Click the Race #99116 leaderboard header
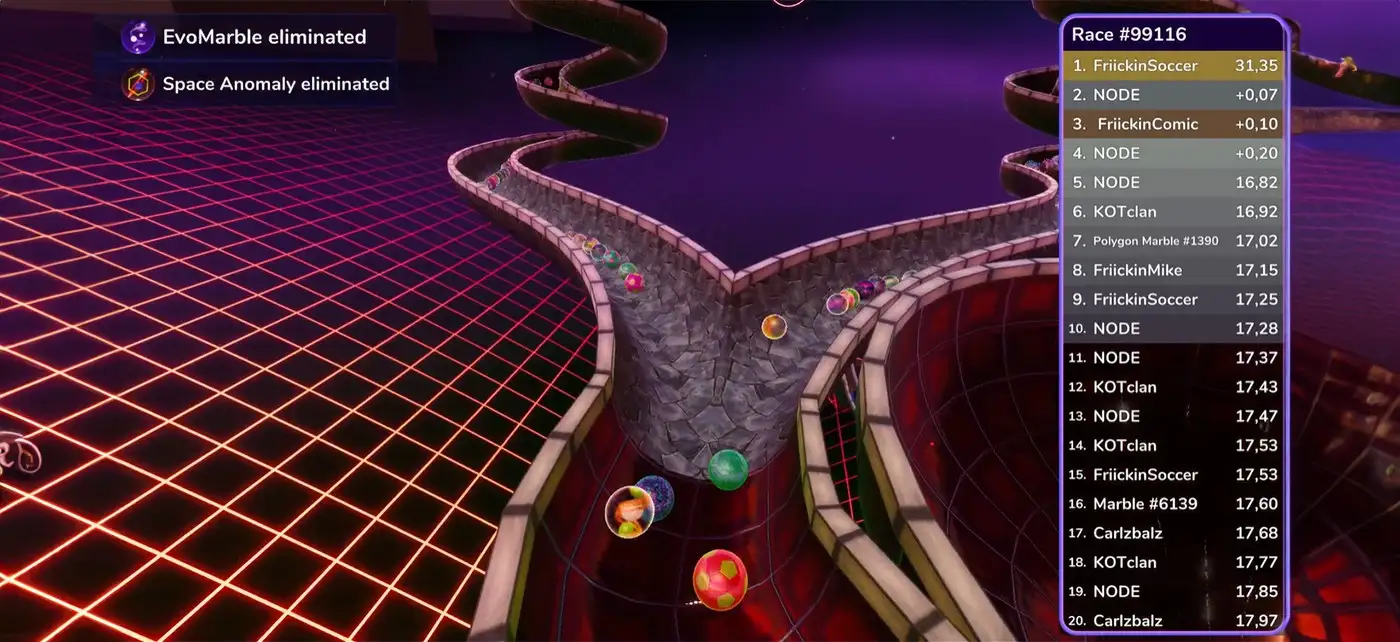The width and height of the screenshot is (1400, 642). point(1130,35)
